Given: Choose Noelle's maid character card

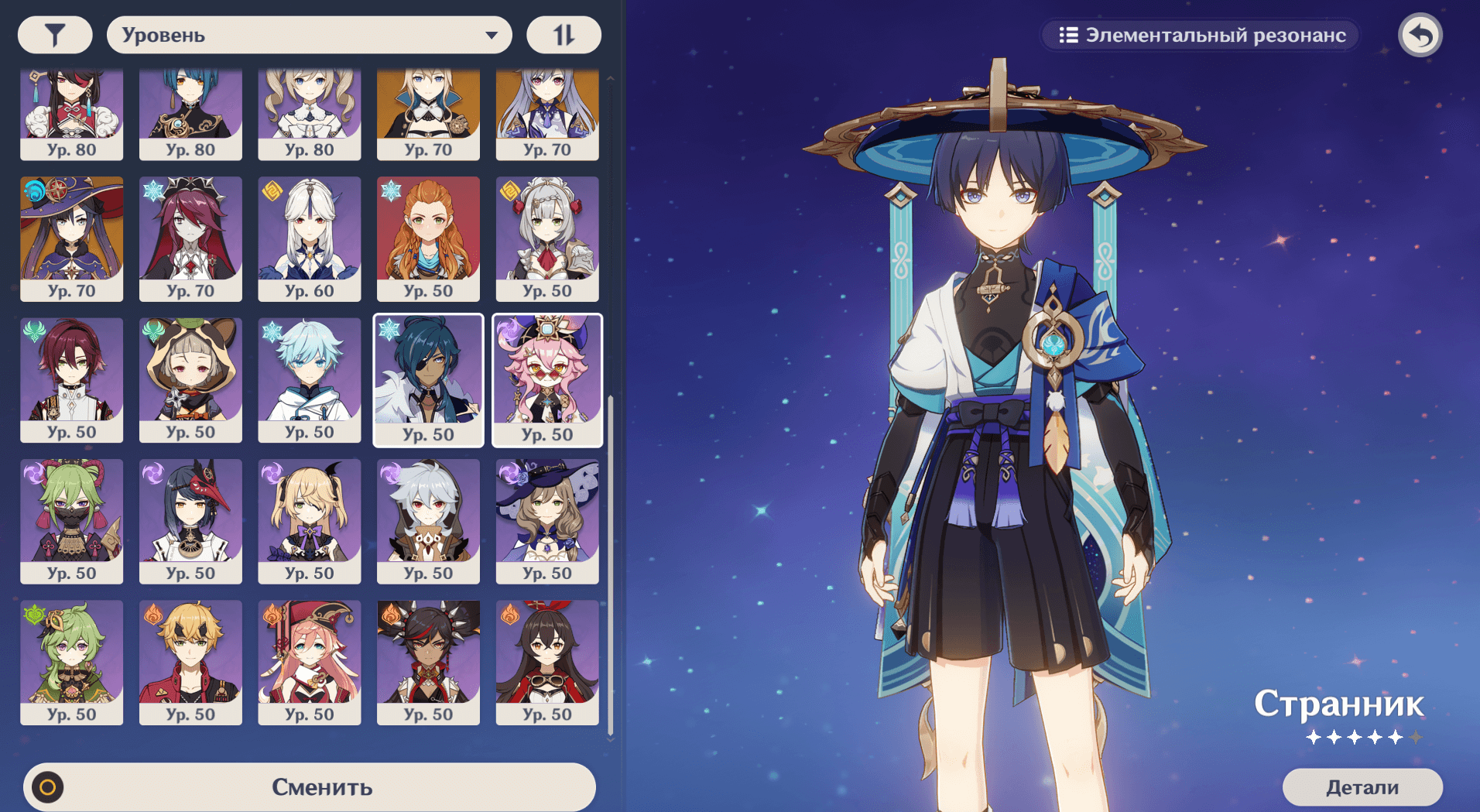Looking at the screenshot, I should point(547,238).
